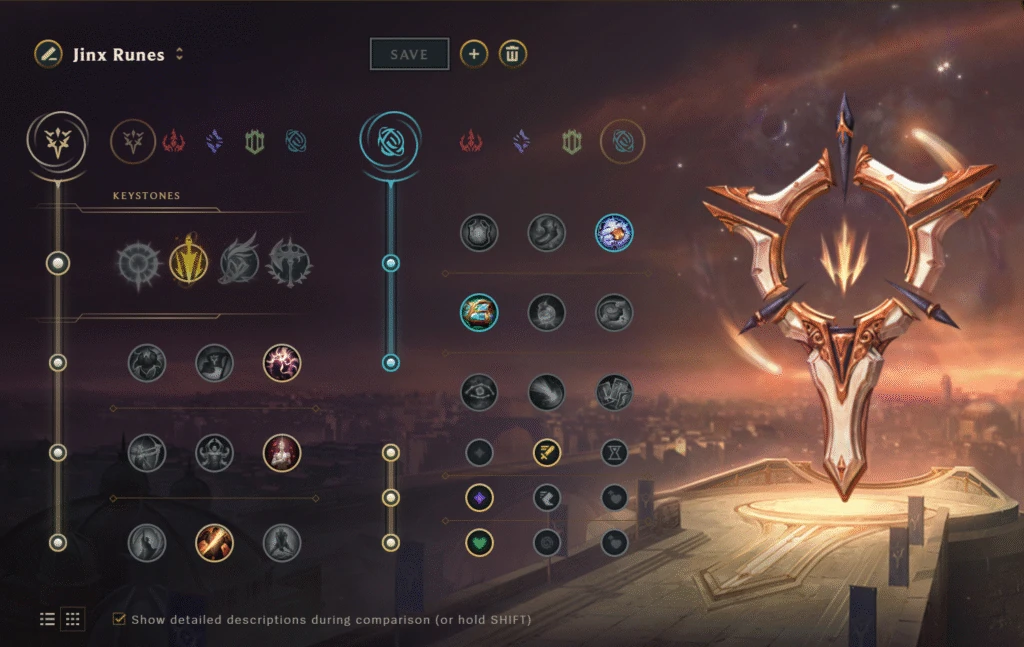This screenshot has height=647, width=1024.
Task: Select the Jack of All Trades cards rune
Action: pyautogui.click(x=614, y=392)
